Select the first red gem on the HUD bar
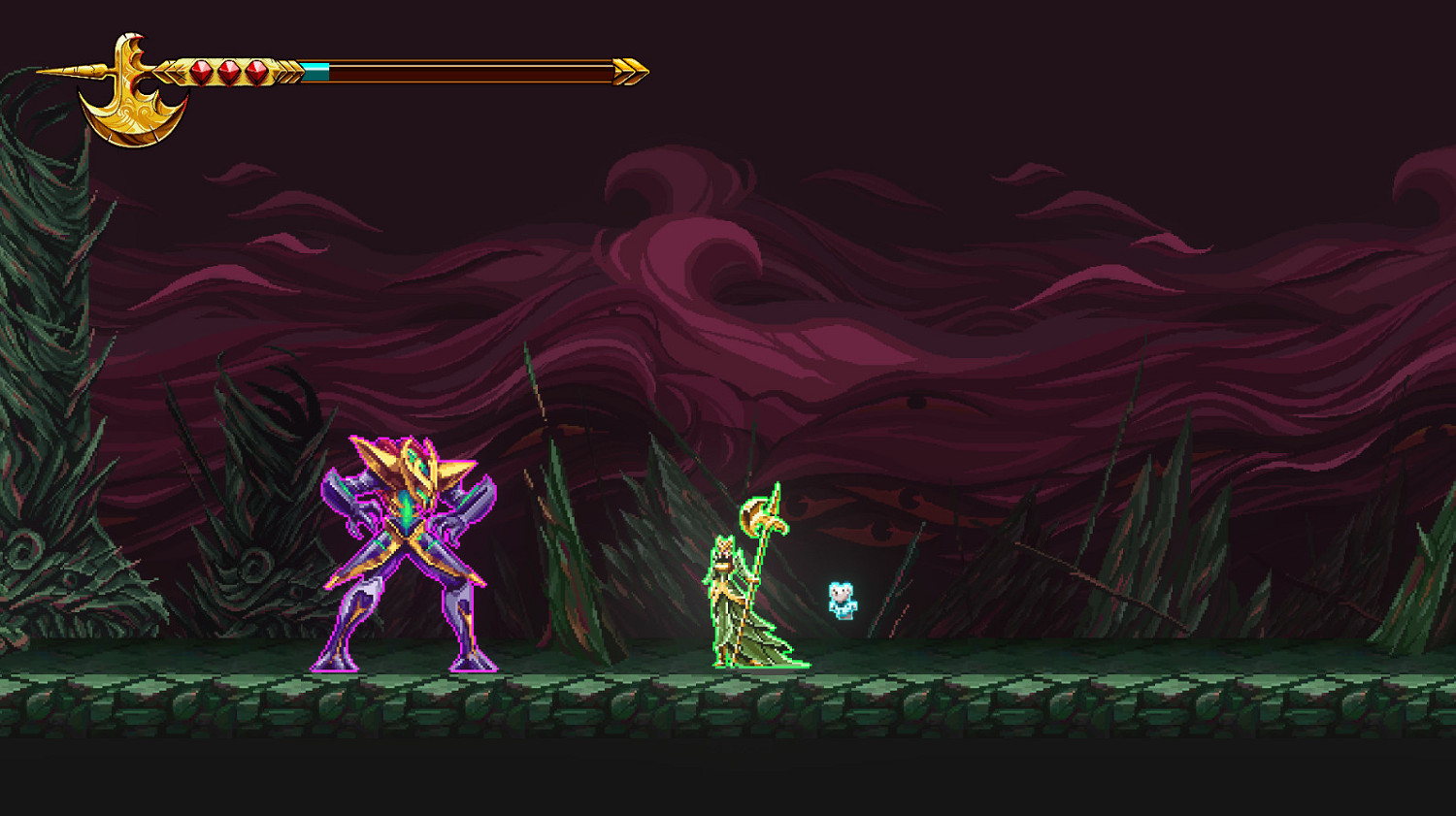 (x=202, y=72)
